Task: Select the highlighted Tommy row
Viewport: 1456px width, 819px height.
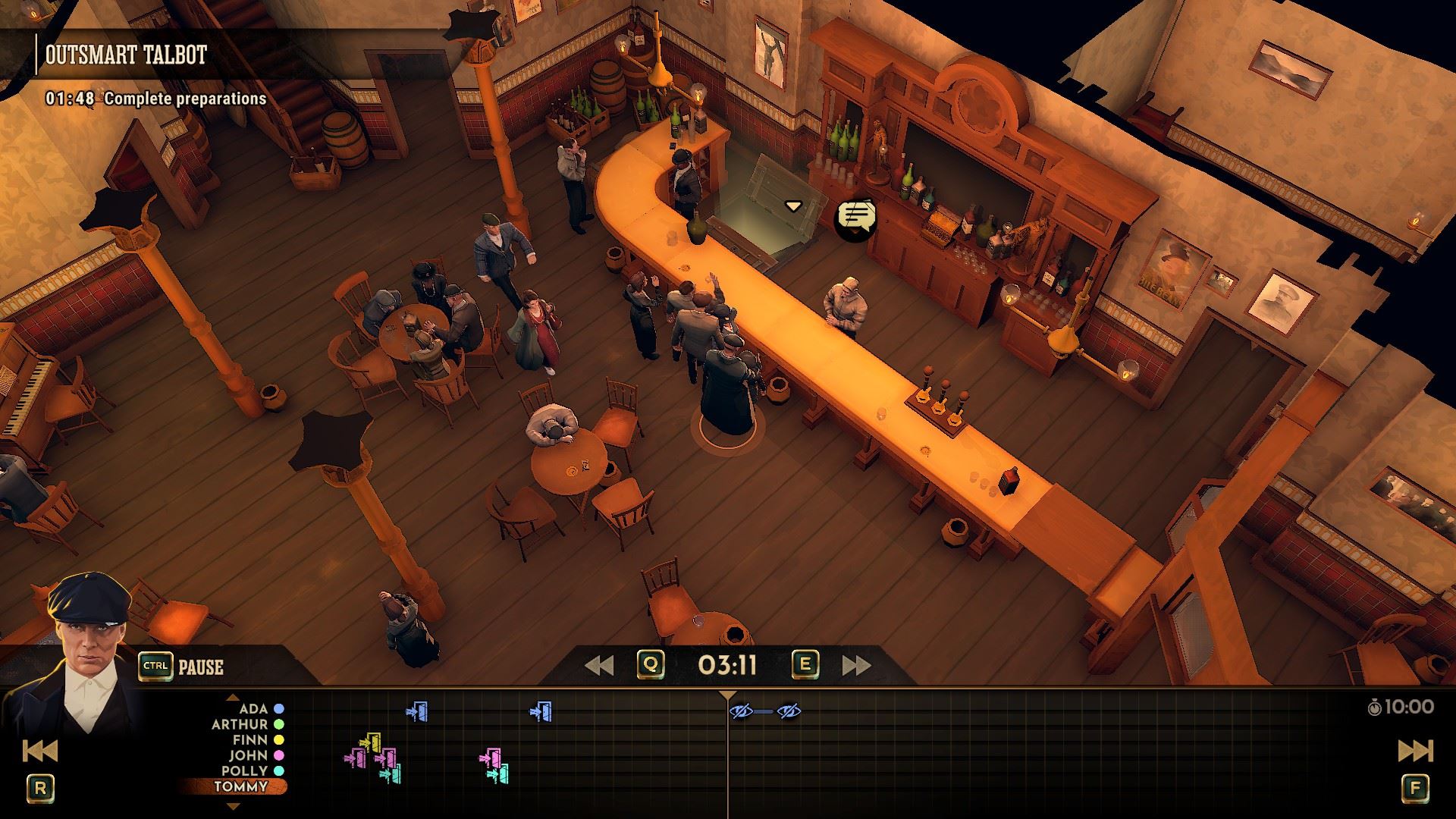Action: tap(240, 786)
